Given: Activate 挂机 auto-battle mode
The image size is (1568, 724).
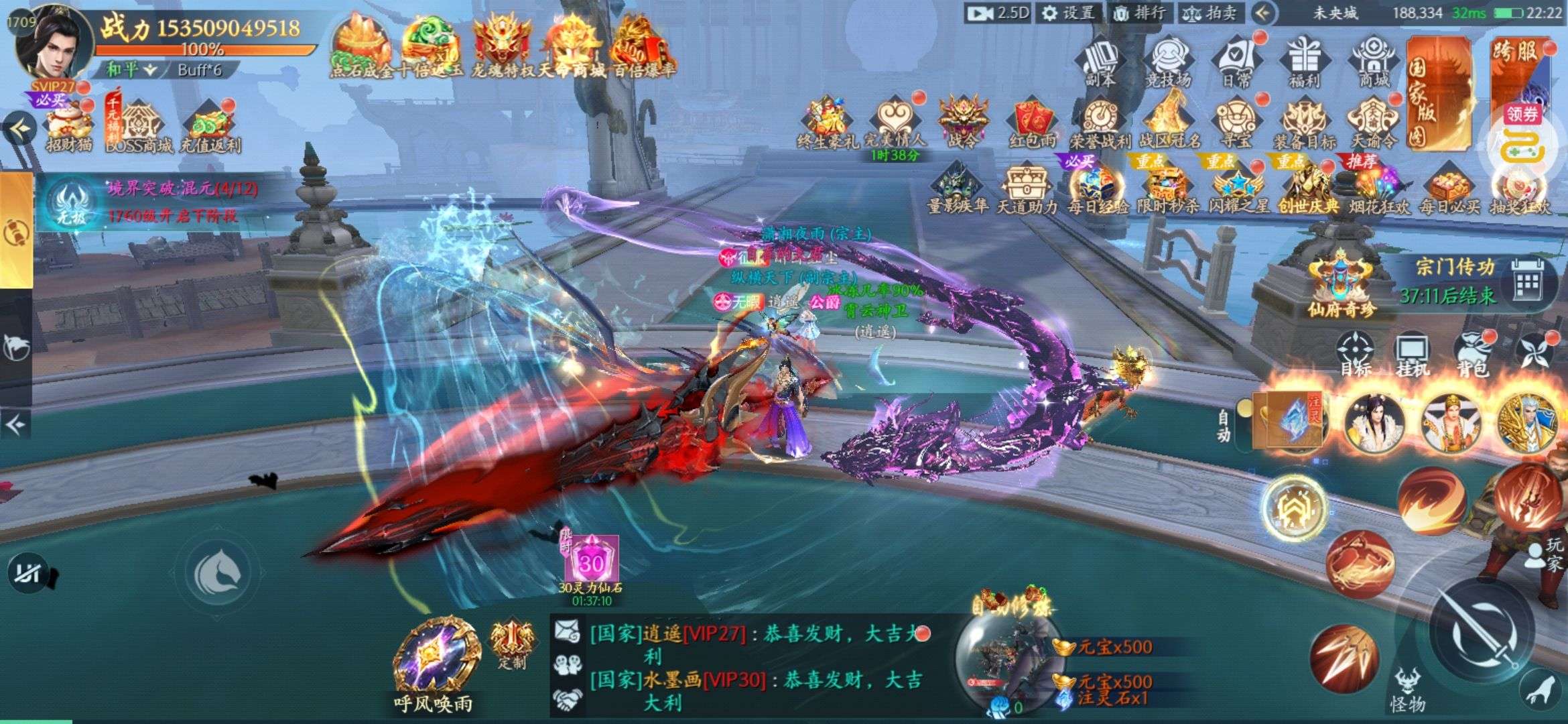Looking at the screenshot, I should [1413, 354].
